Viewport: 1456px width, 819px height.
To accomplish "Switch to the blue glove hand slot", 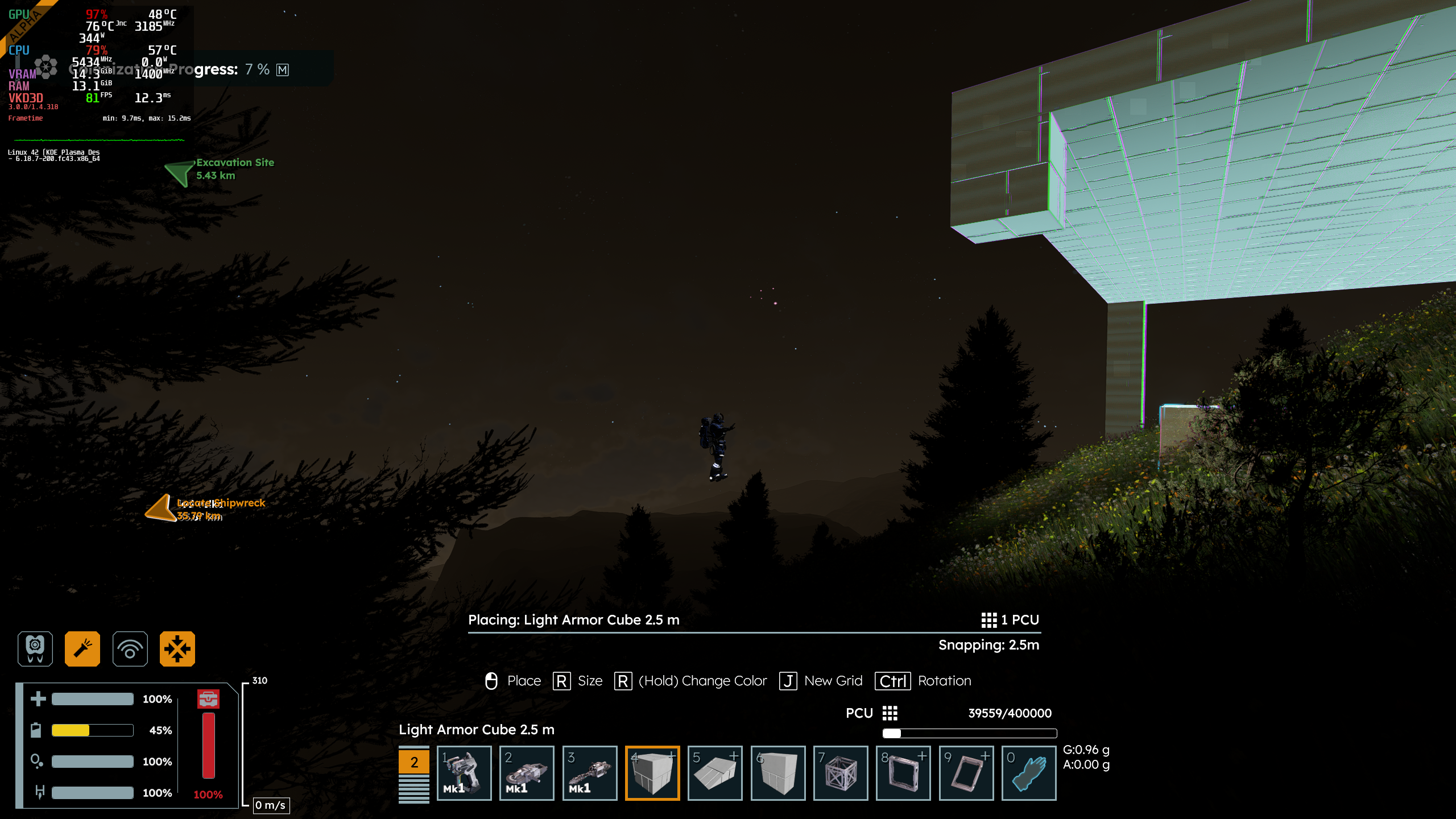I will (x=1028, y=772).
